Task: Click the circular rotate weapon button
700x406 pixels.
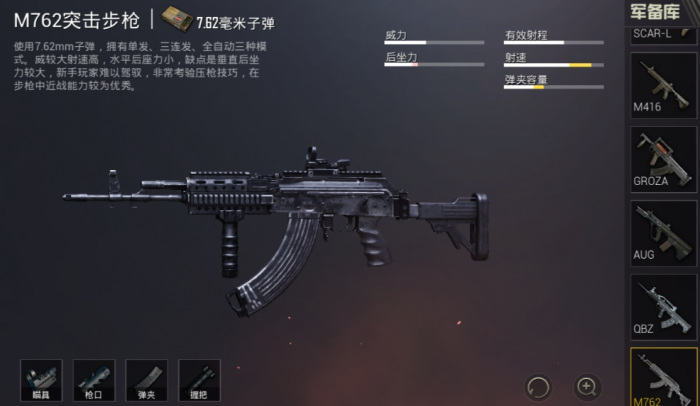Action: [538, 386]
